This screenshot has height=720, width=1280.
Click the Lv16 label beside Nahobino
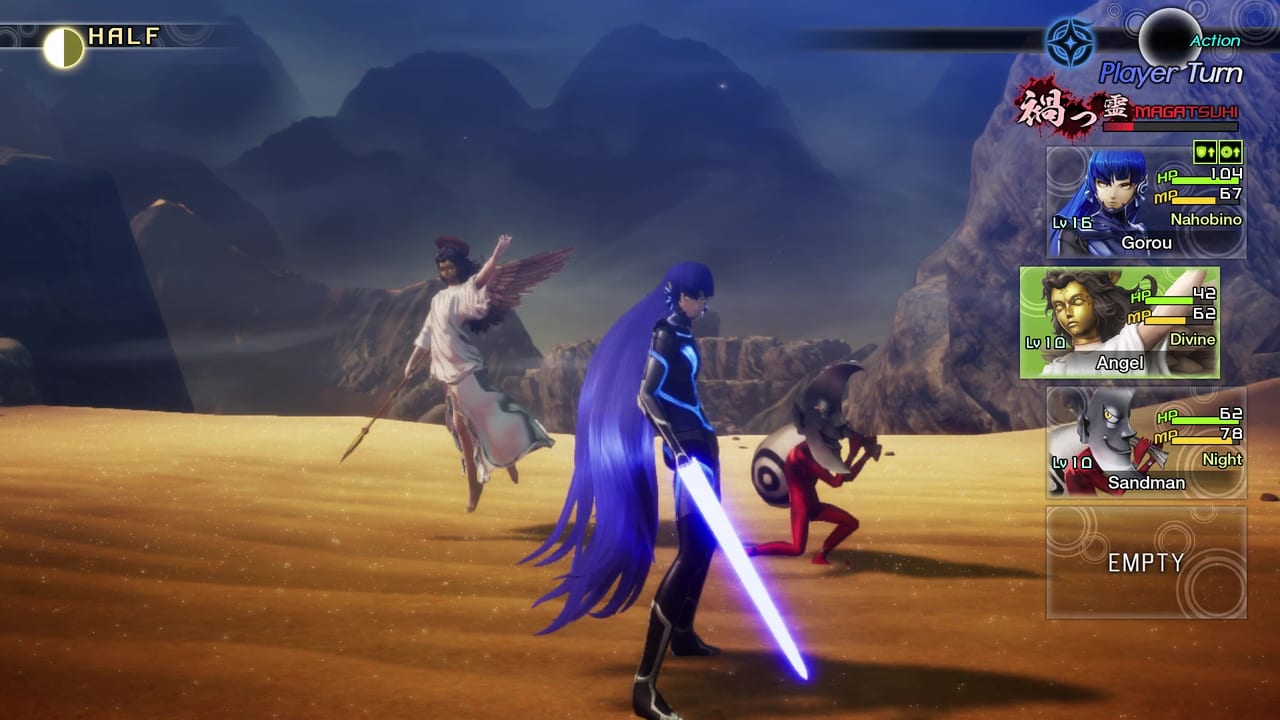coord(1073,225)
